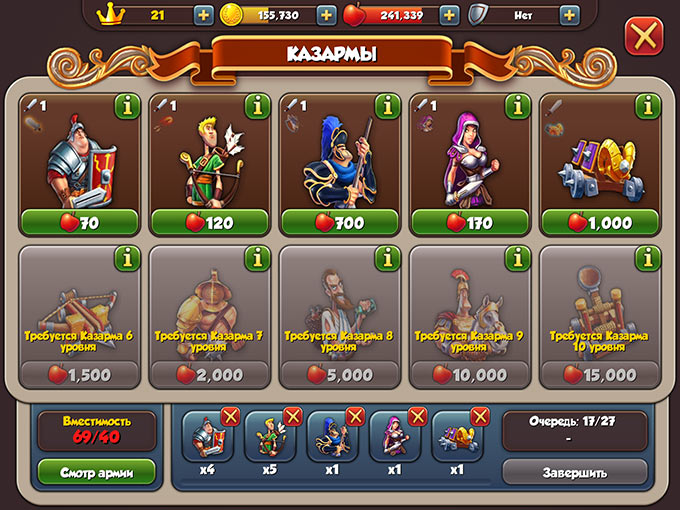This screenshot has height=510, width=680.
Task: Remove the archer from the training queue
Action: (x=293, y=416)
